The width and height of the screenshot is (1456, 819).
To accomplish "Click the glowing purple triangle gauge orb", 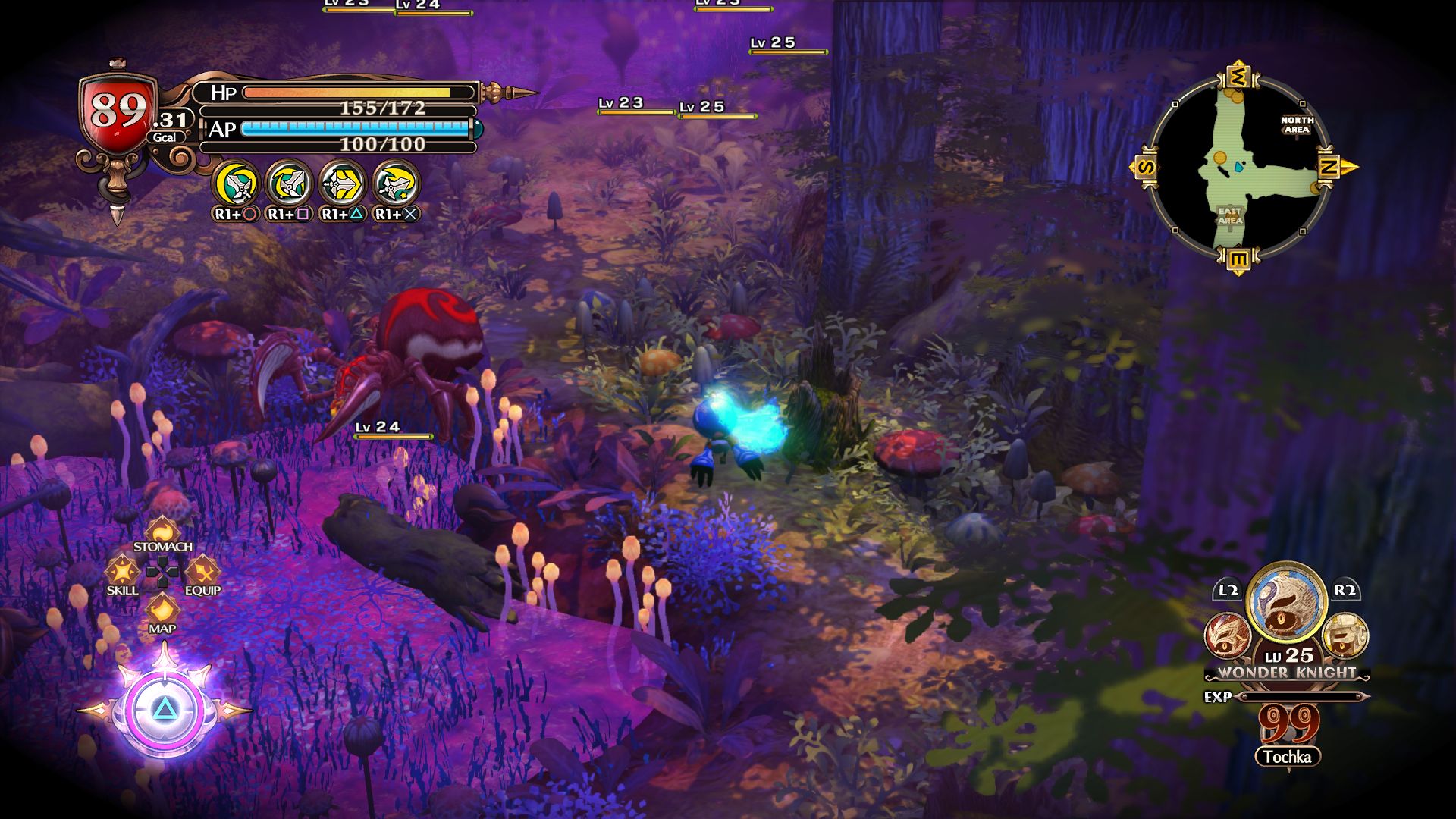I will (163, 710).
